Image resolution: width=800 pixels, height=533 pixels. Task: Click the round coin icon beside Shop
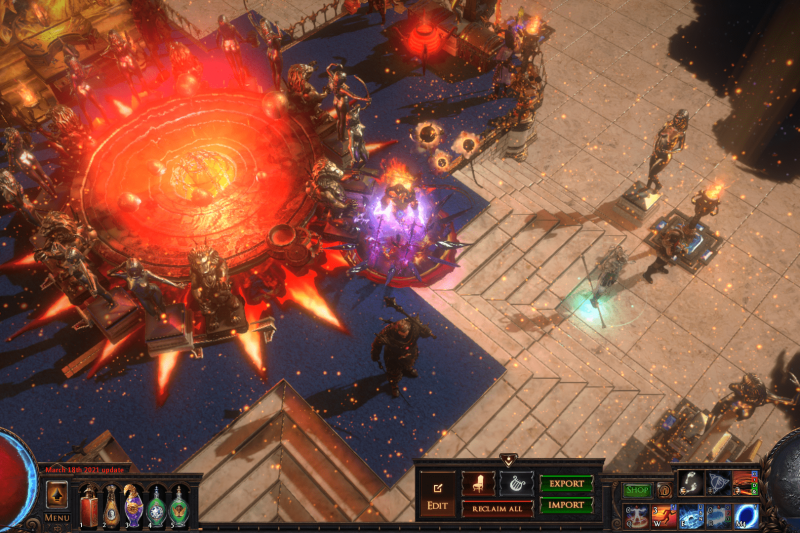pyautogui.click(x=663, y=490)
